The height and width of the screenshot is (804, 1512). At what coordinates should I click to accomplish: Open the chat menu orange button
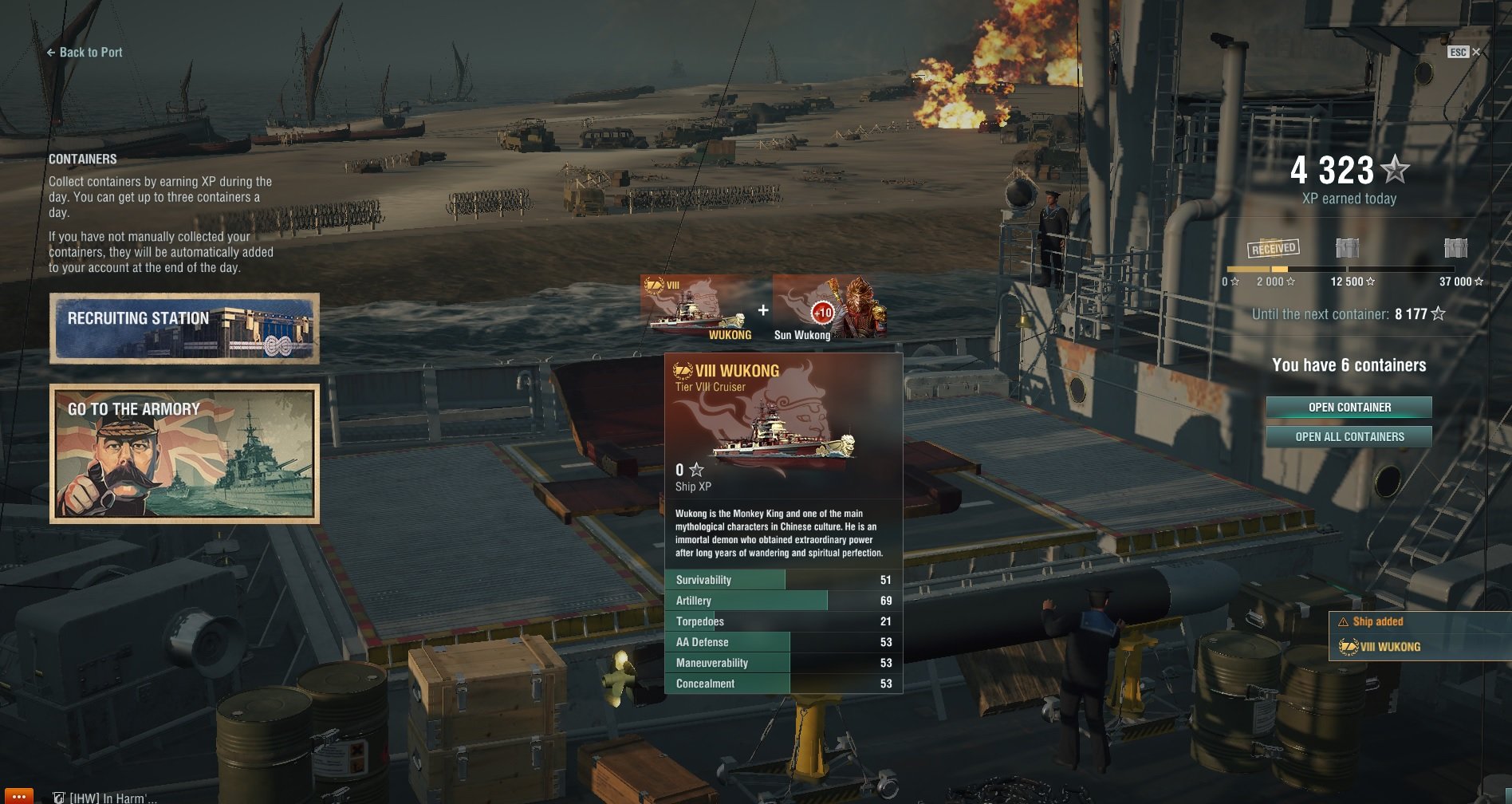click(18, 796)
